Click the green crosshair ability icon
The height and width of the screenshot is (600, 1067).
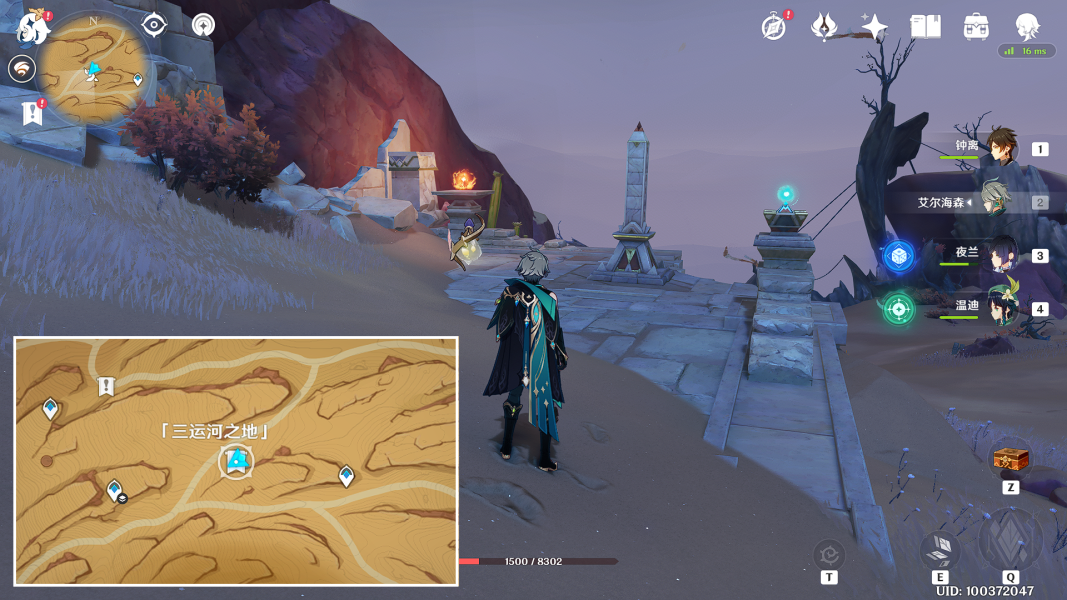tap(898, 308)
